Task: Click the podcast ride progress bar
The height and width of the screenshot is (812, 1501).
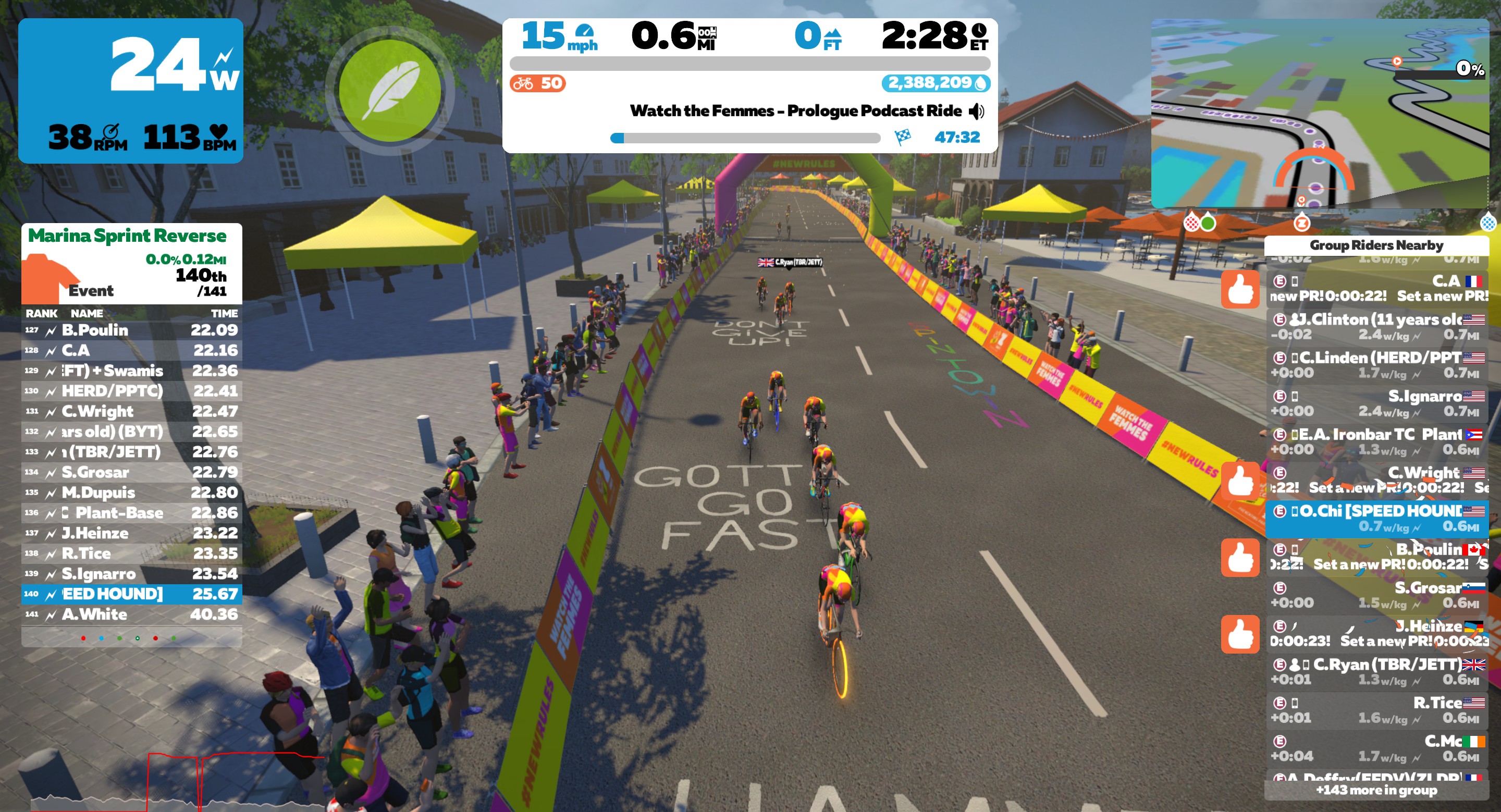Action: [x=746, y=138]
